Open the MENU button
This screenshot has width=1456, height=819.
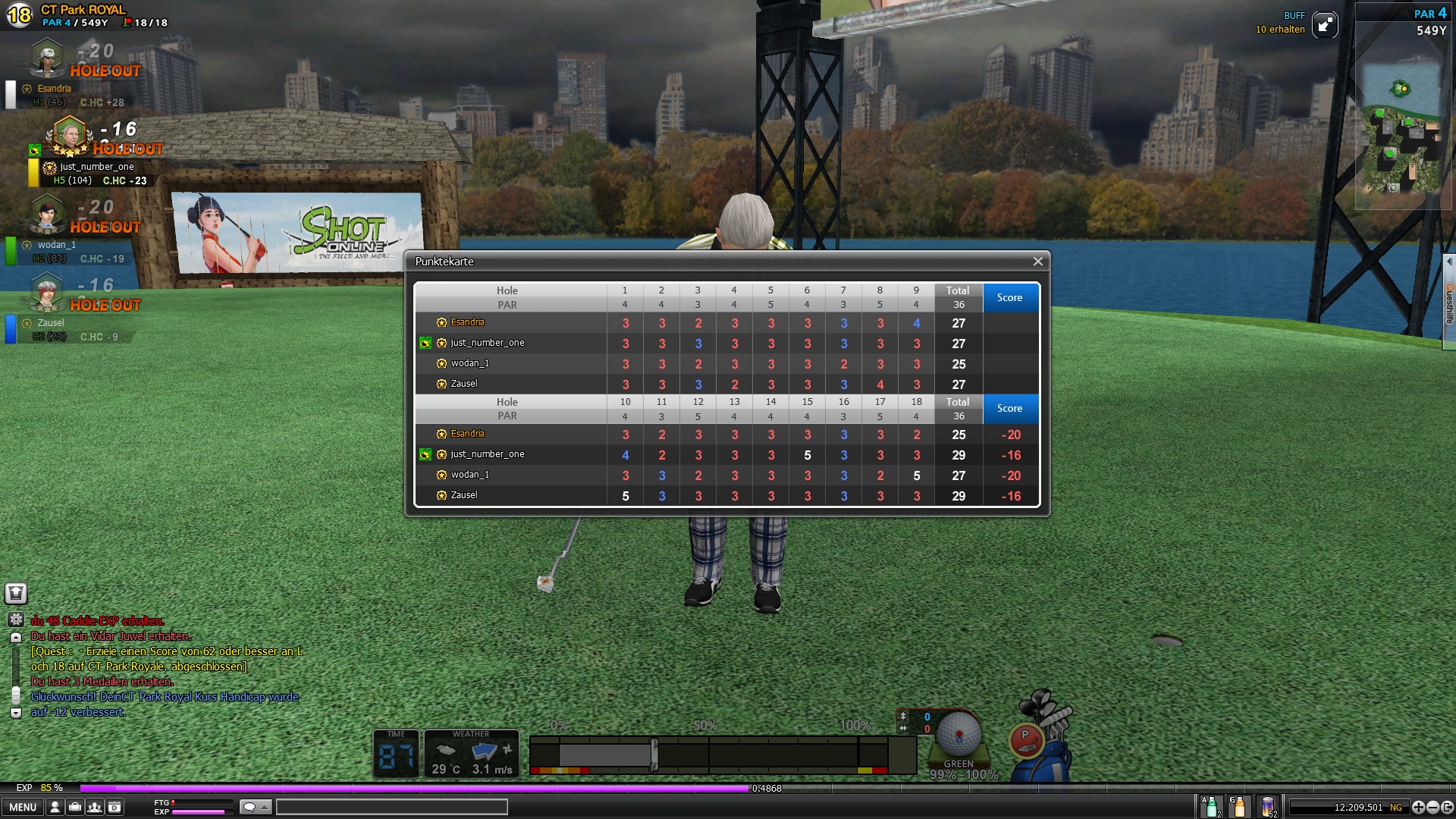[23, 807]
